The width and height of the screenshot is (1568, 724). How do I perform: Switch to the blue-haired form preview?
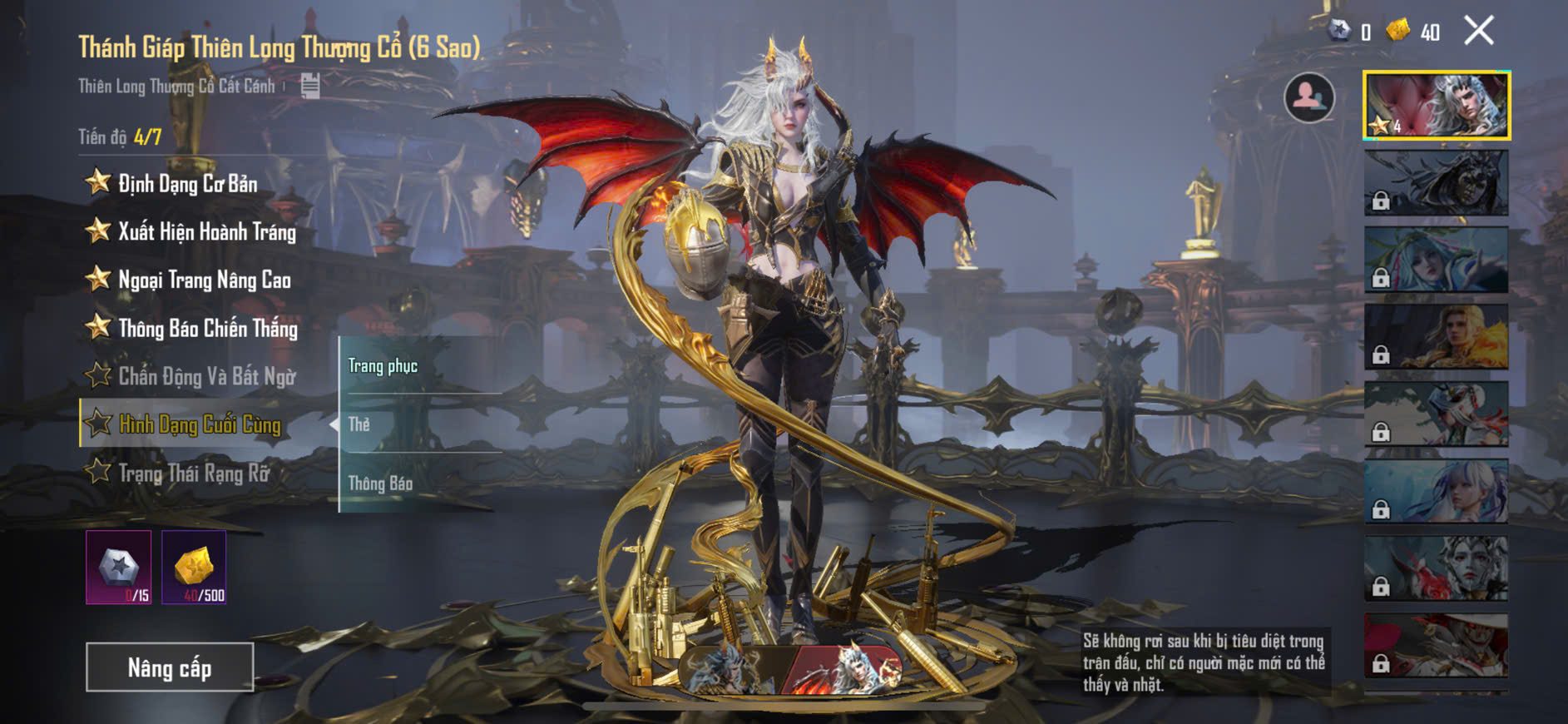pos(730,670)
